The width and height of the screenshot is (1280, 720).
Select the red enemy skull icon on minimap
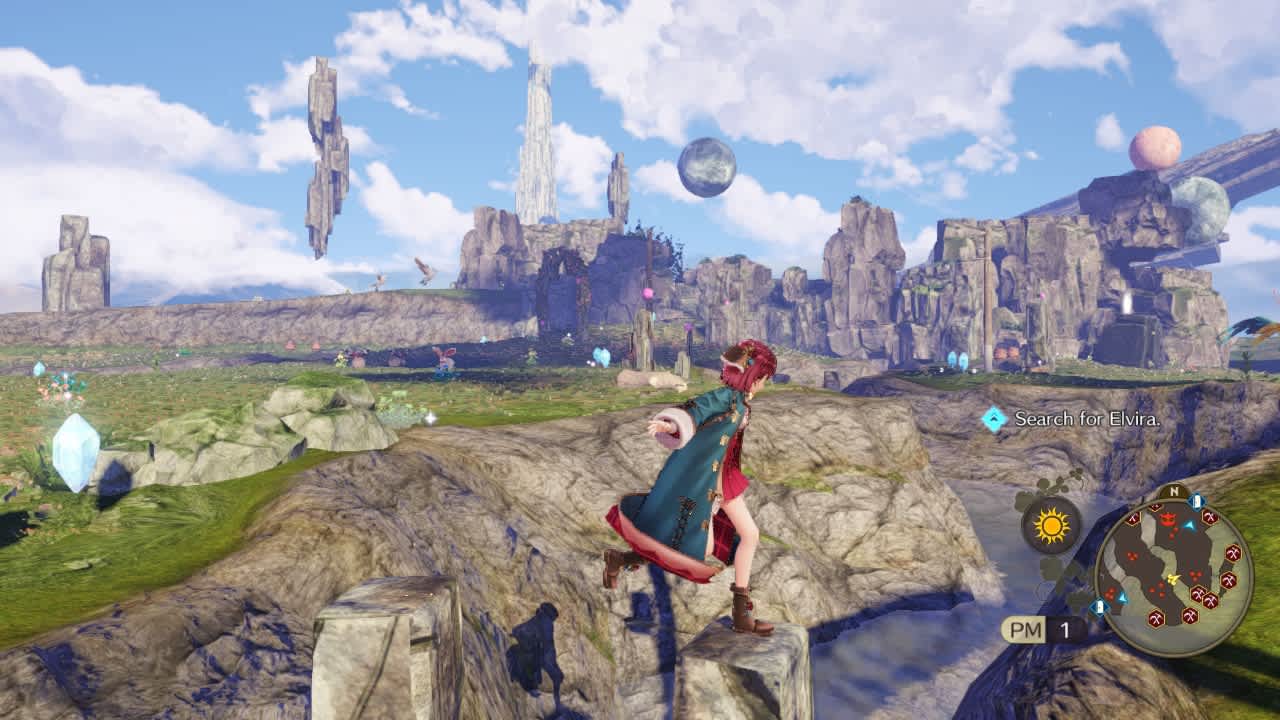pyautogui.click(x=1168, y=520)
